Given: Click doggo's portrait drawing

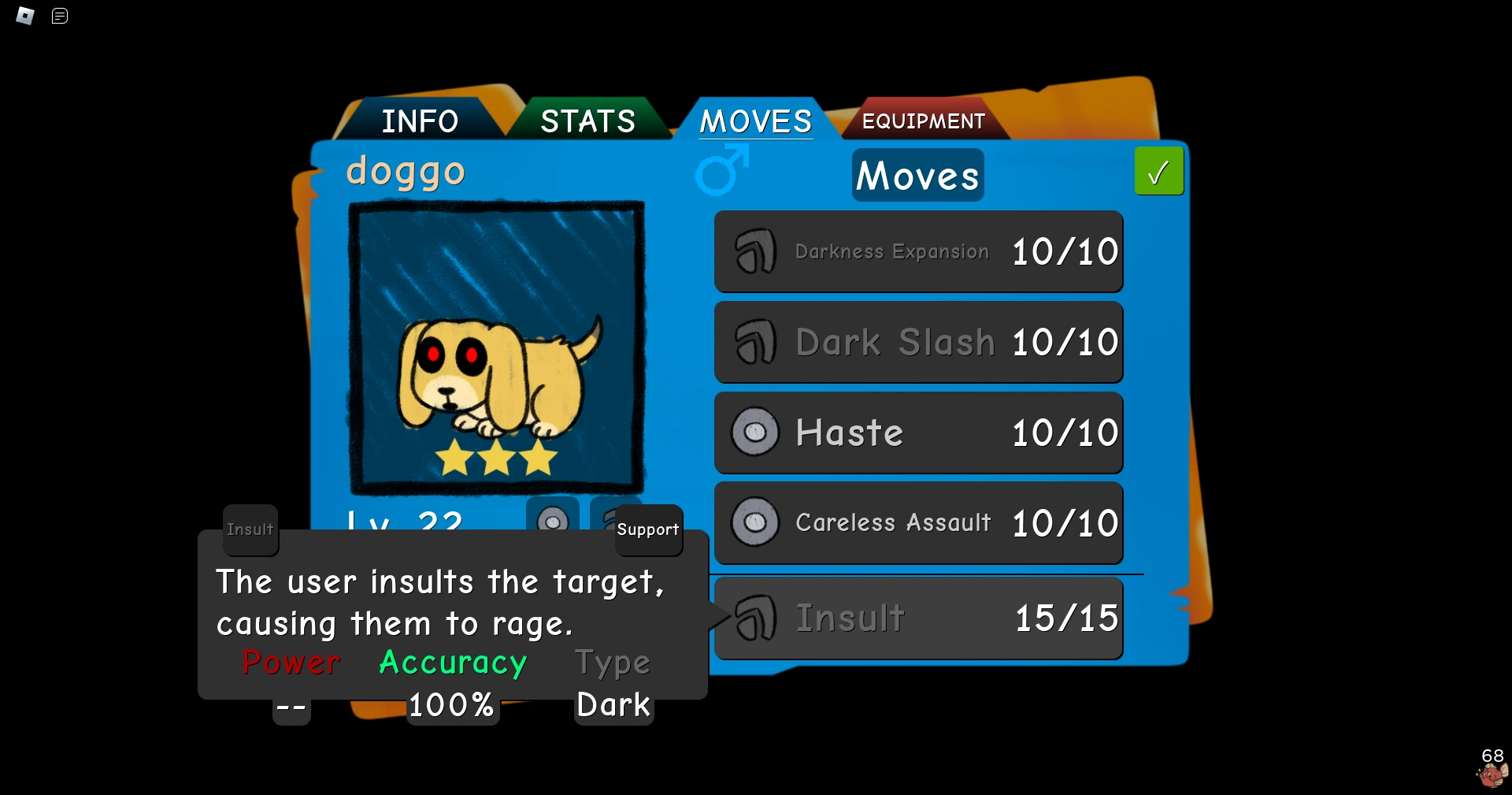Looking at the screenshot, I should coord(496,347).
